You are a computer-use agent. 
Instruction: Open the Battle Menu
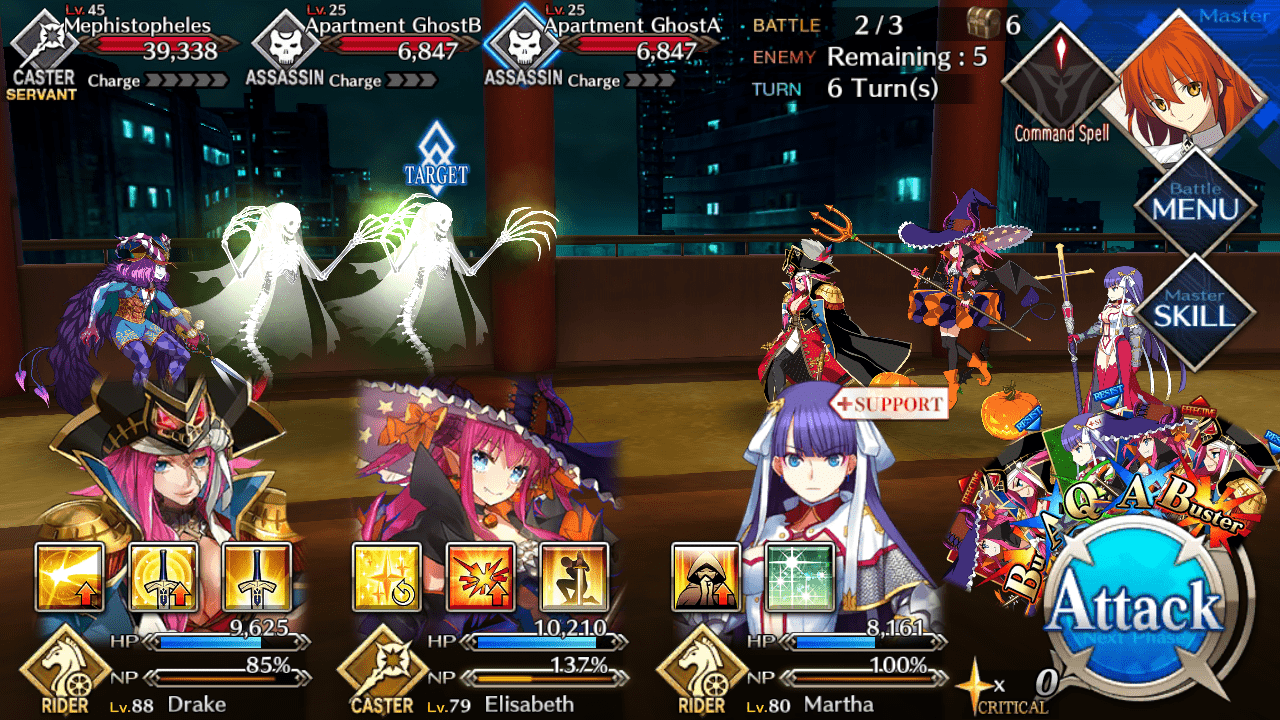(1195, 203)
